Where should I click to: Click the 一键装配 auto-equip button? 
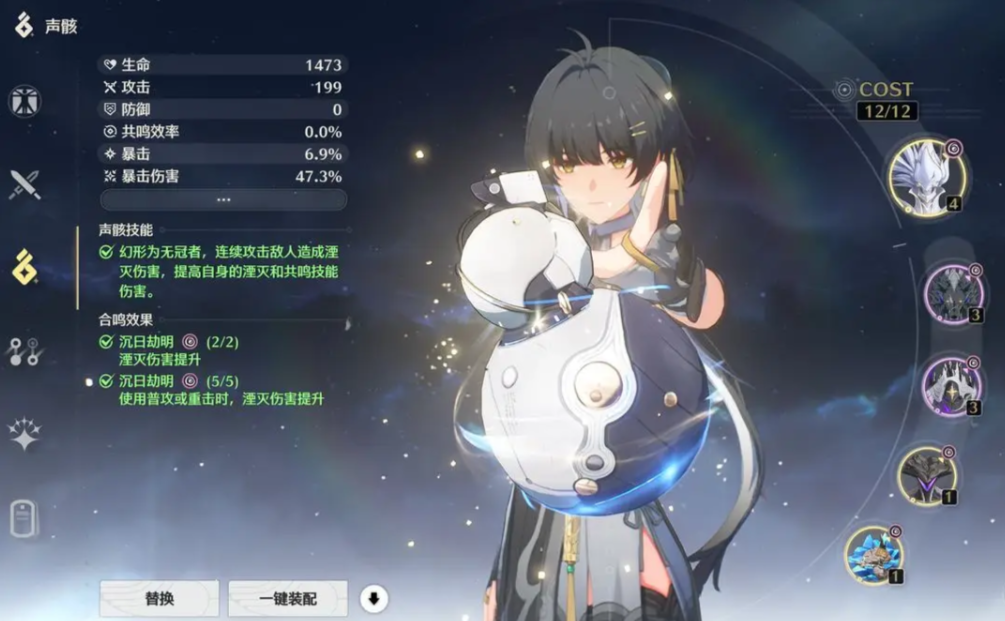(x=288, y=598)
